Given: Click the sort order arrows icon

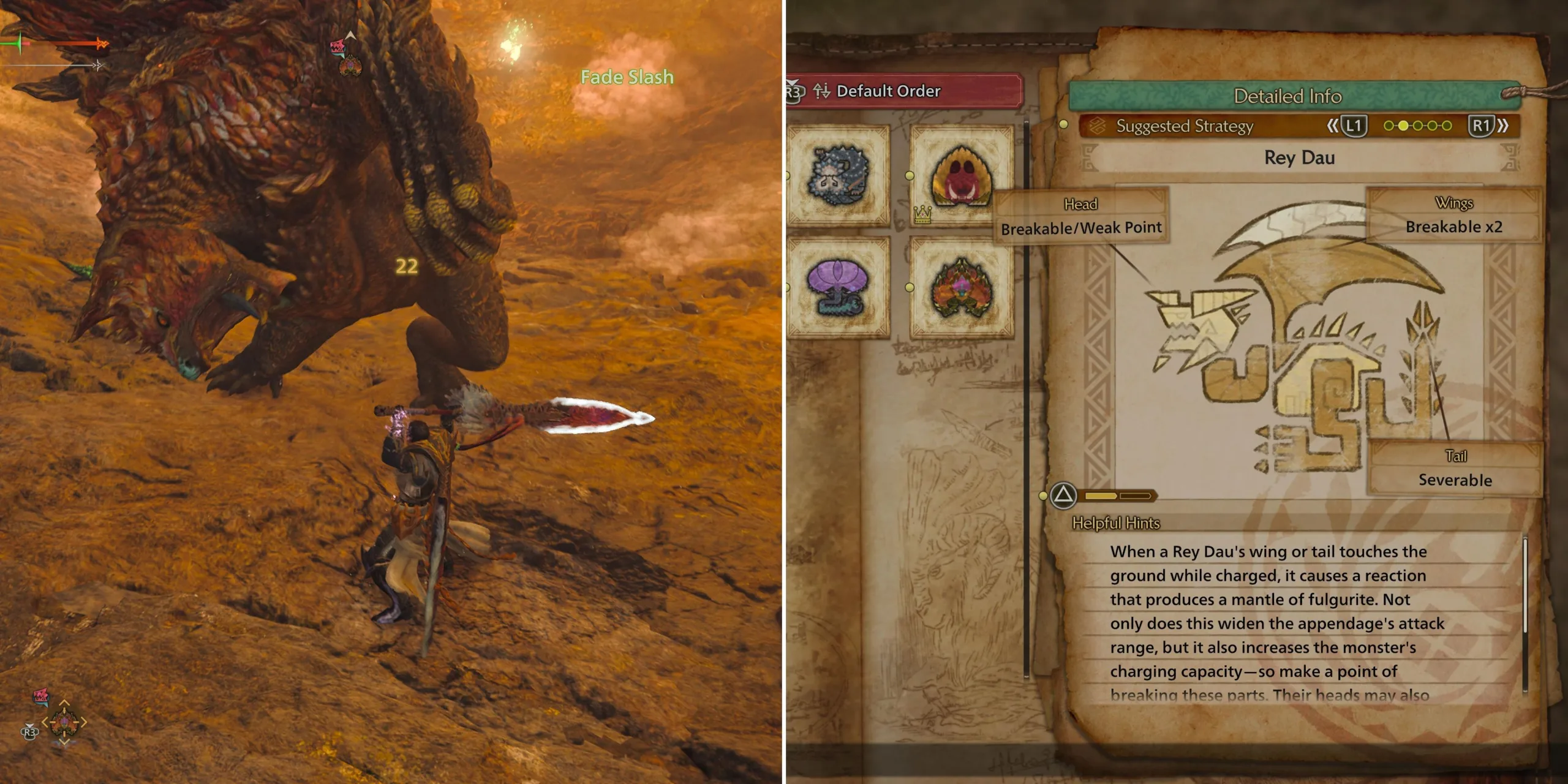Looking at the screenshot, I should (822, 91).
